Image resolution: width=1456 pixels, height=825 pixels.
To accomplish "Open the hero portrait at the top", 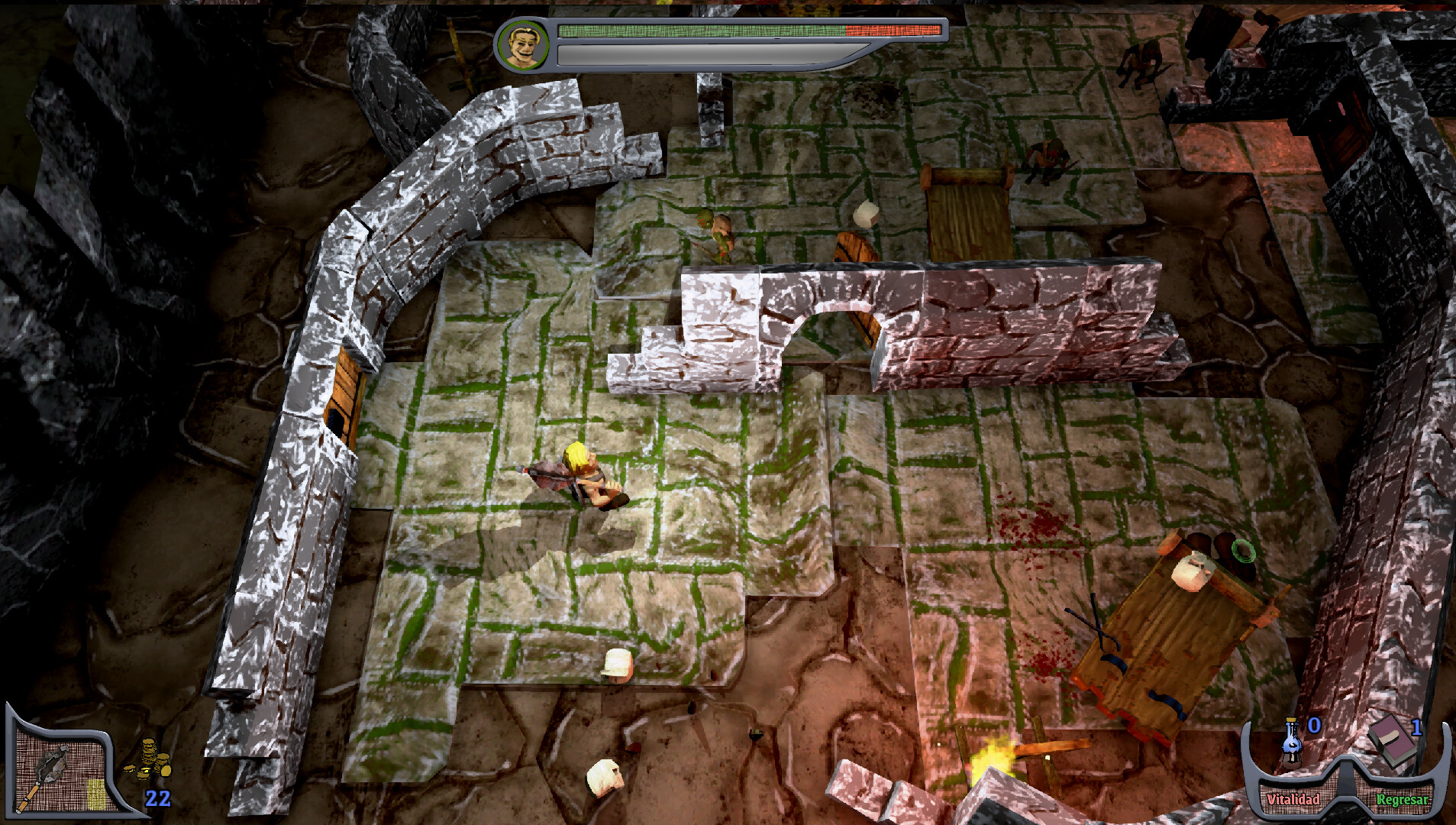I will [x=523, y=44].
